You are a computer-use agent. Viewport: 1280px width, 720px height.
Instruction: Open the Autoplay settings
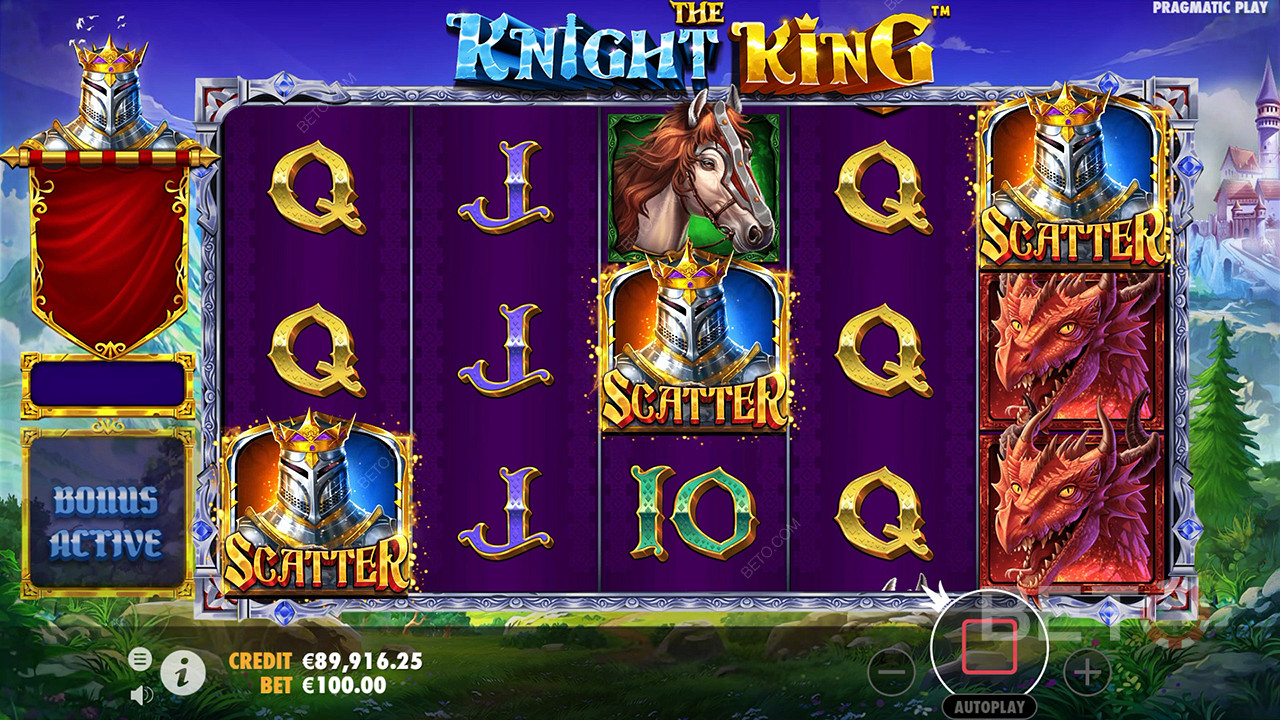pyautogui.click(x=988, y=706)
